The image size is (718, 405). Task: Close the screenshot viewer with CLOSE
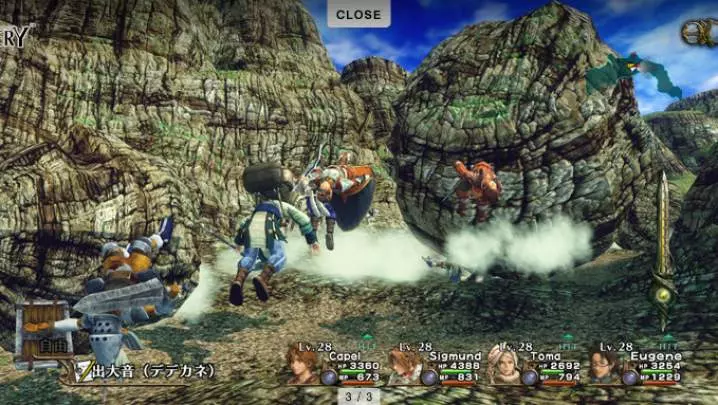tap(359, 14)
